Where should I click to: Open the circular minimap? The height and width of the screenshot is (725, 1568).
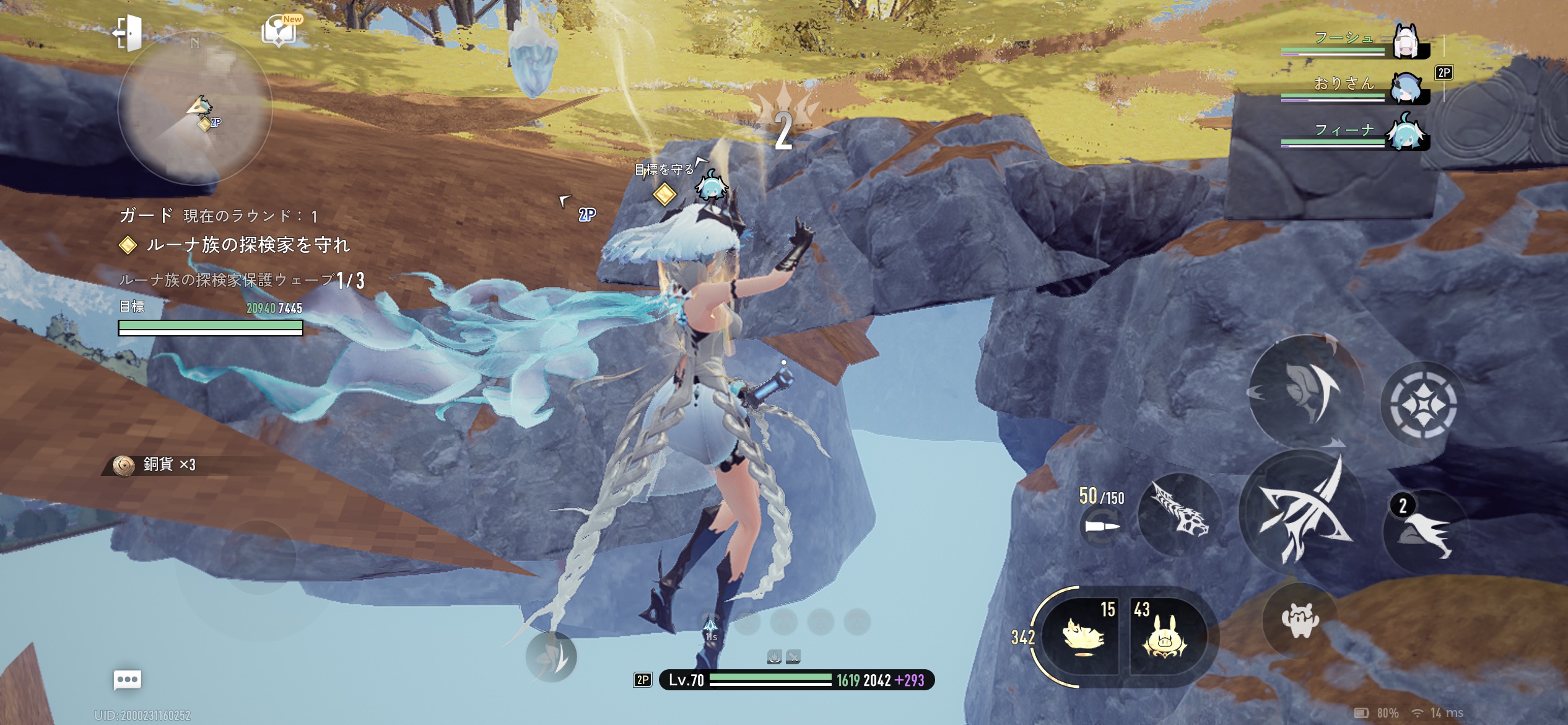click(x=194, y=108)
